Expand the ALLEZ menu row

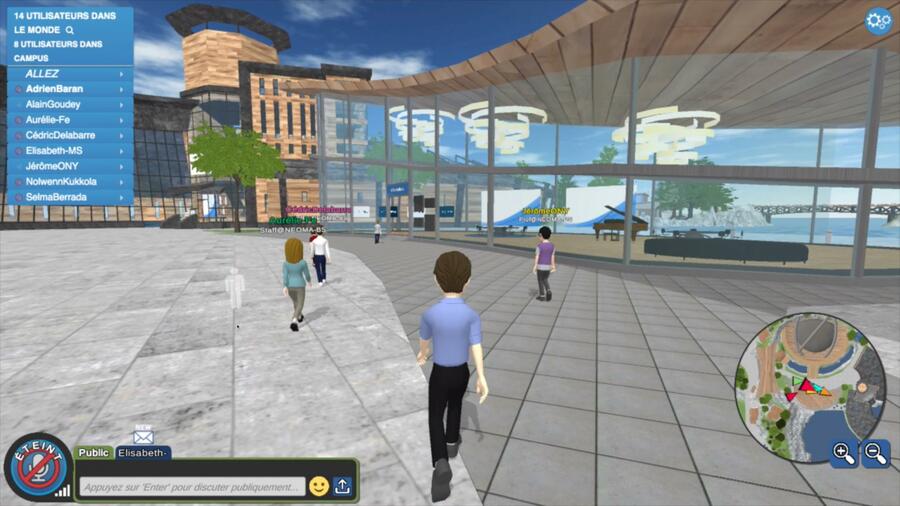(x=69, y=74)
